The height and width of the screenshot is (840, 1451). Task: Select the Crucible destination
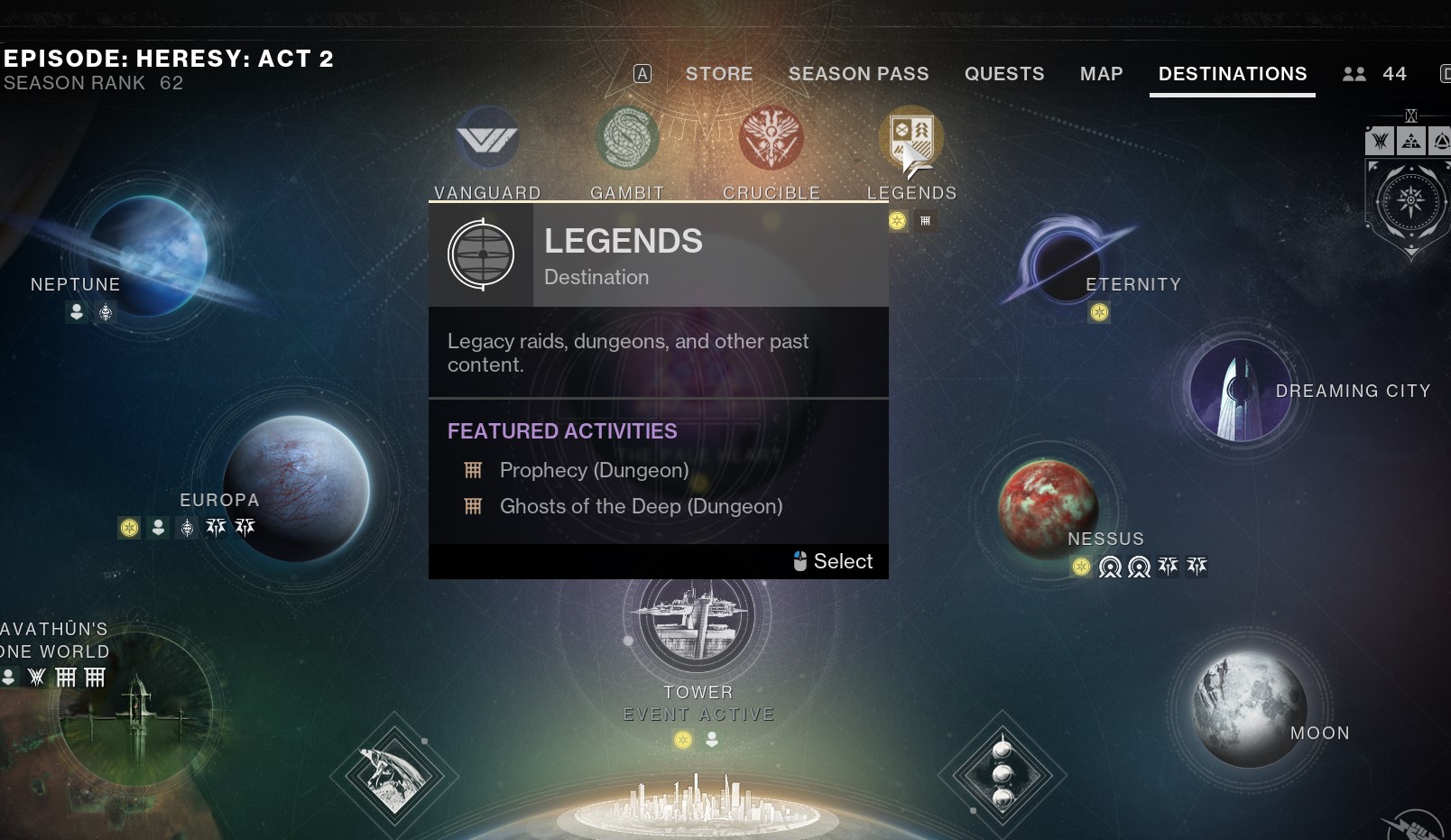771,139
